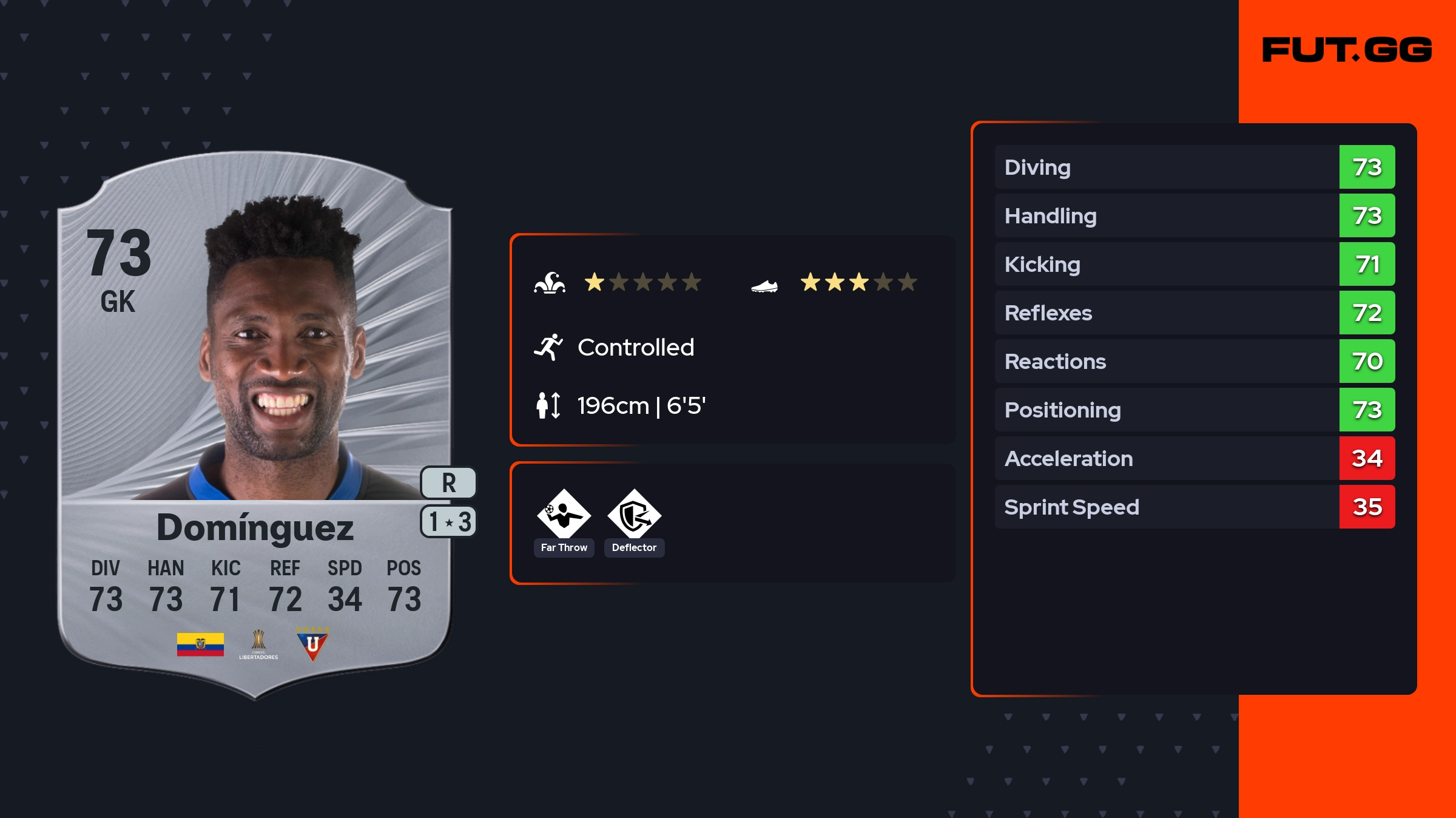Screen dimensions: 1456x818
Task: Click the club crest on the card
Action: click(x=312, y=644)
